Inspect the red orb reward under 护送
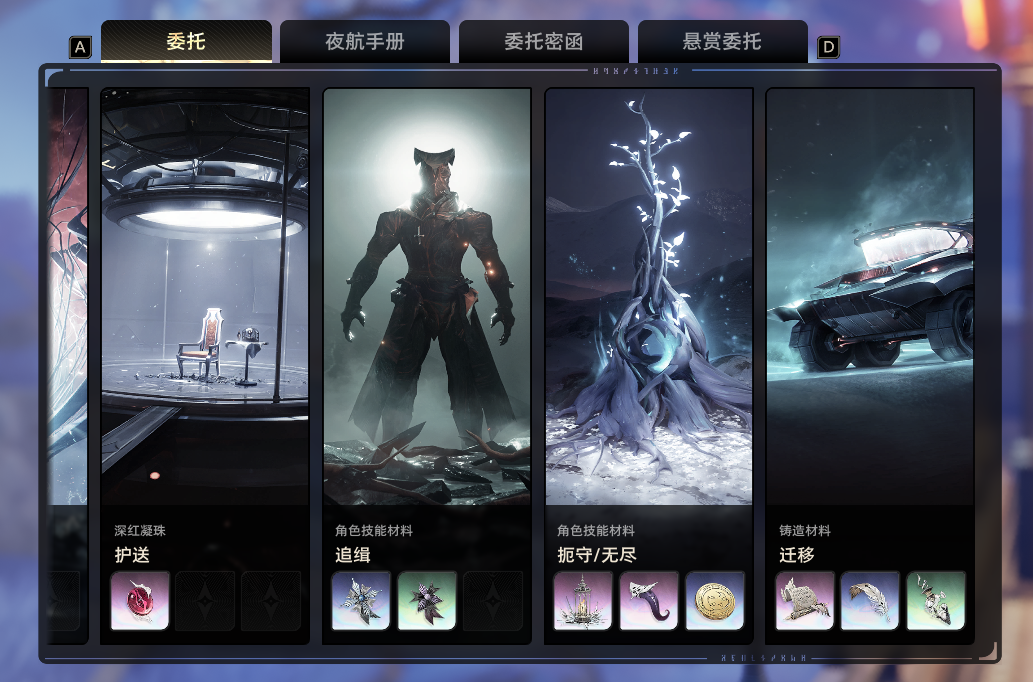This screenshot has height=682, width=1033. tap(140, 601)
